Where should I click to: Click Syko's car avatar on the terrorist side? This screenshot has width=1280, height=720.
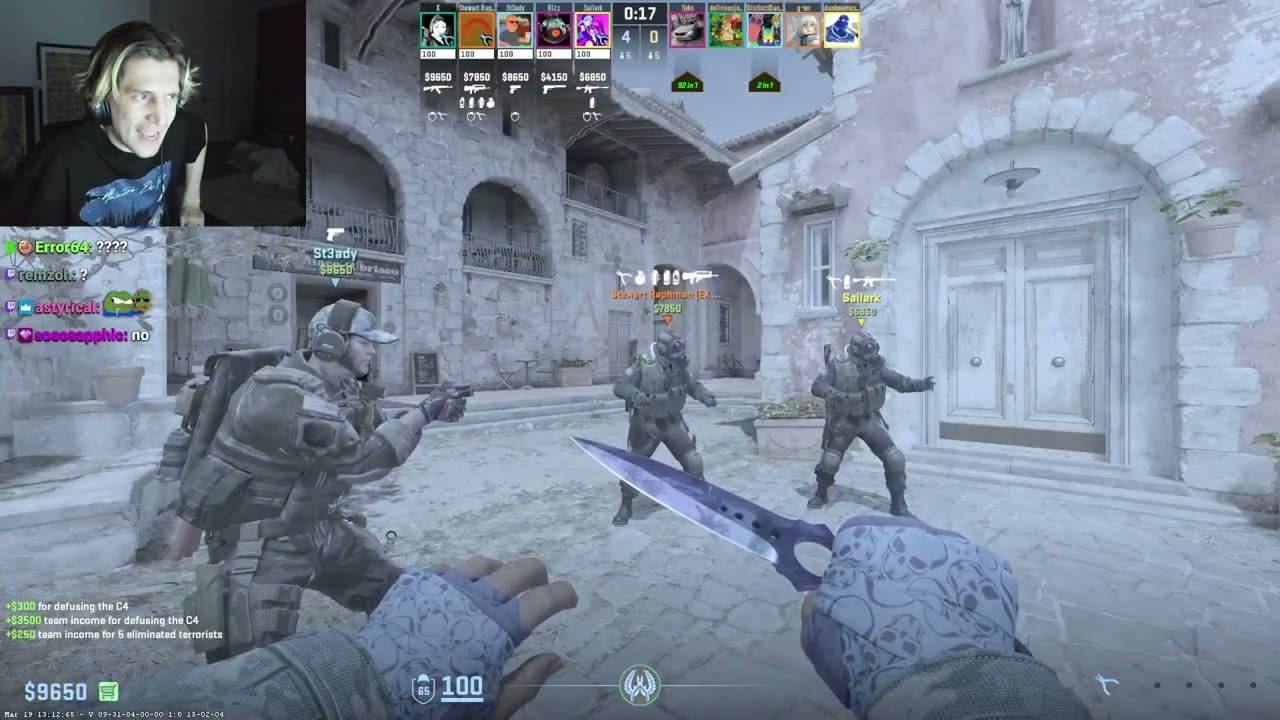coord(685,29)
